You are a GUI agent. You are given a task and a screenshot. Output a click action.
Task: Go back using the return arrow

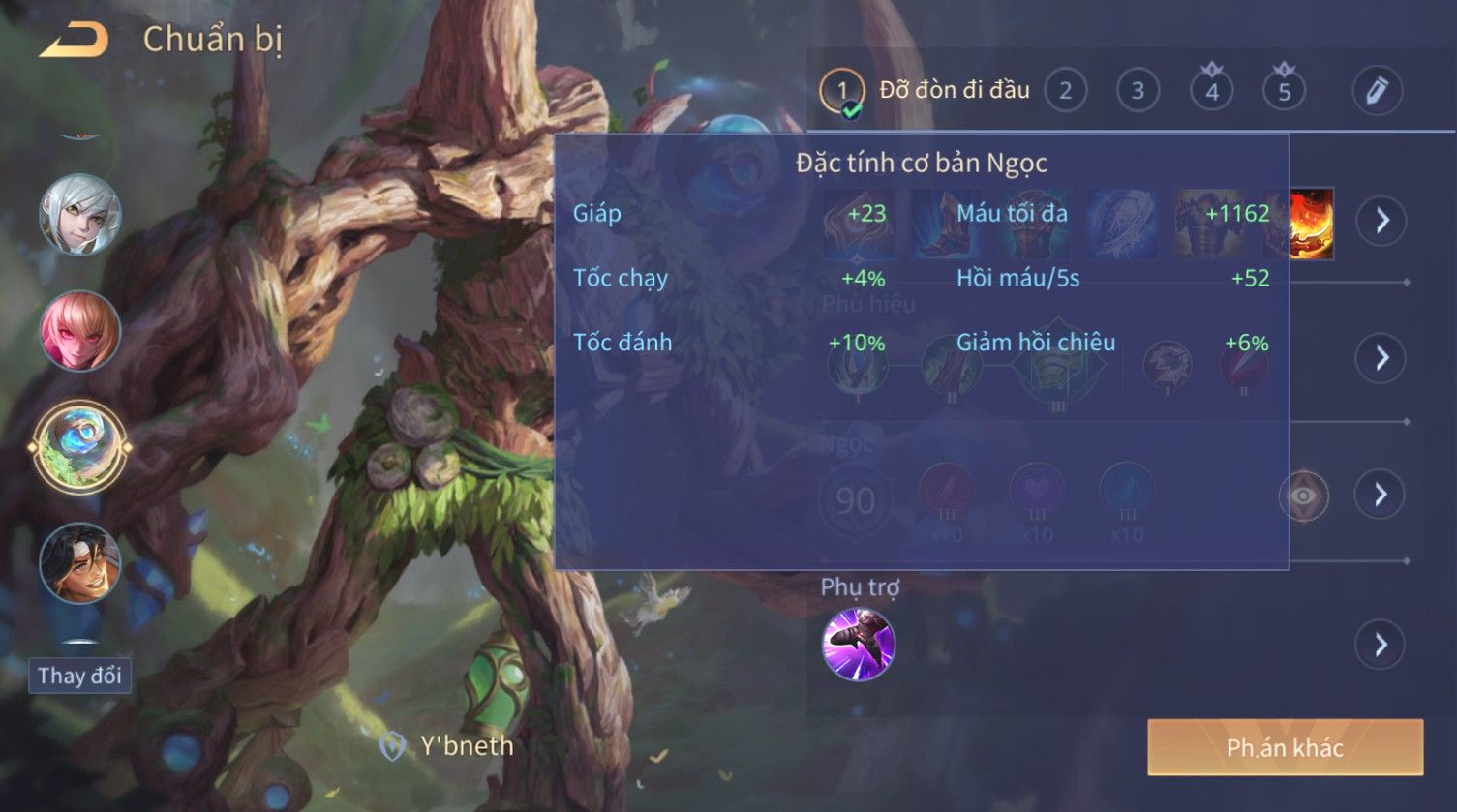coord(75,41)
